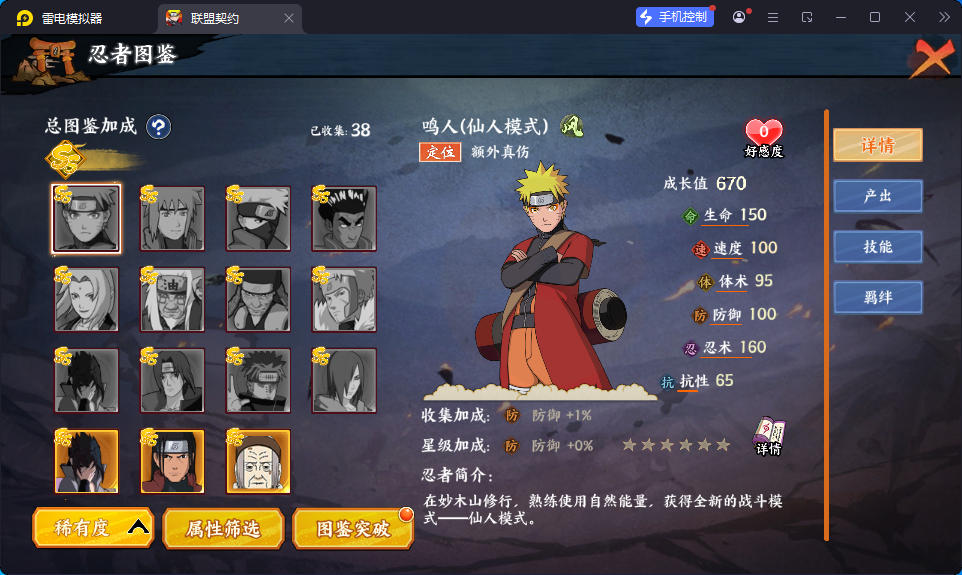Select the colored old man portrait
Image resolution: width=962 pixels, height=575 pixels.
(x=258, y=462)
